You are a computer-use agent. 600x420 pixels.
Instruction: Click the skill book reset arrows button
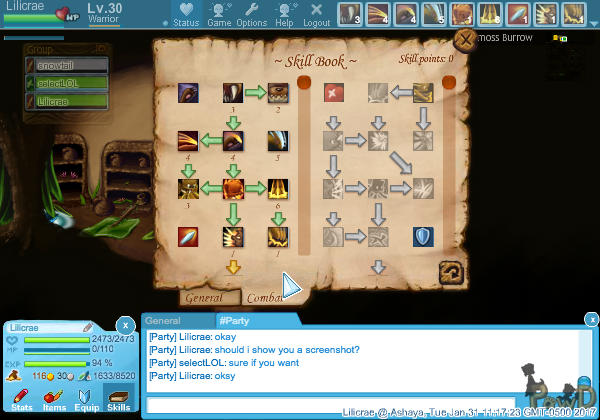coord(450,273)
